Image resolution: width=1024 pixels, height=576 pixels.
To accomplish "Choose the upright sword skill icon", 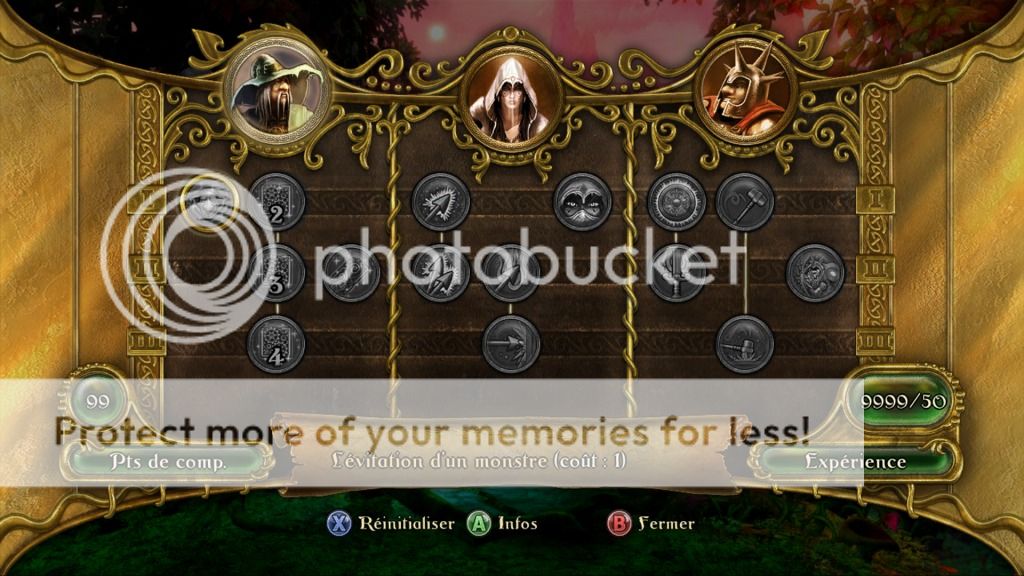I will click(x=676, y=272).
